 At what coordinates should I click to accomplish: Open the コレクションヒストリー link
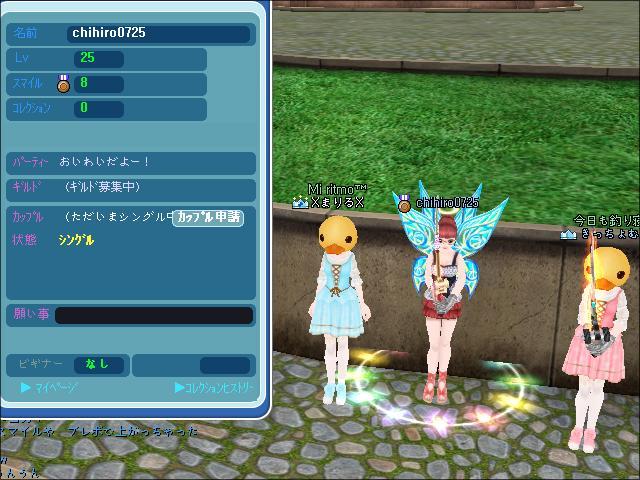(214, 387)
